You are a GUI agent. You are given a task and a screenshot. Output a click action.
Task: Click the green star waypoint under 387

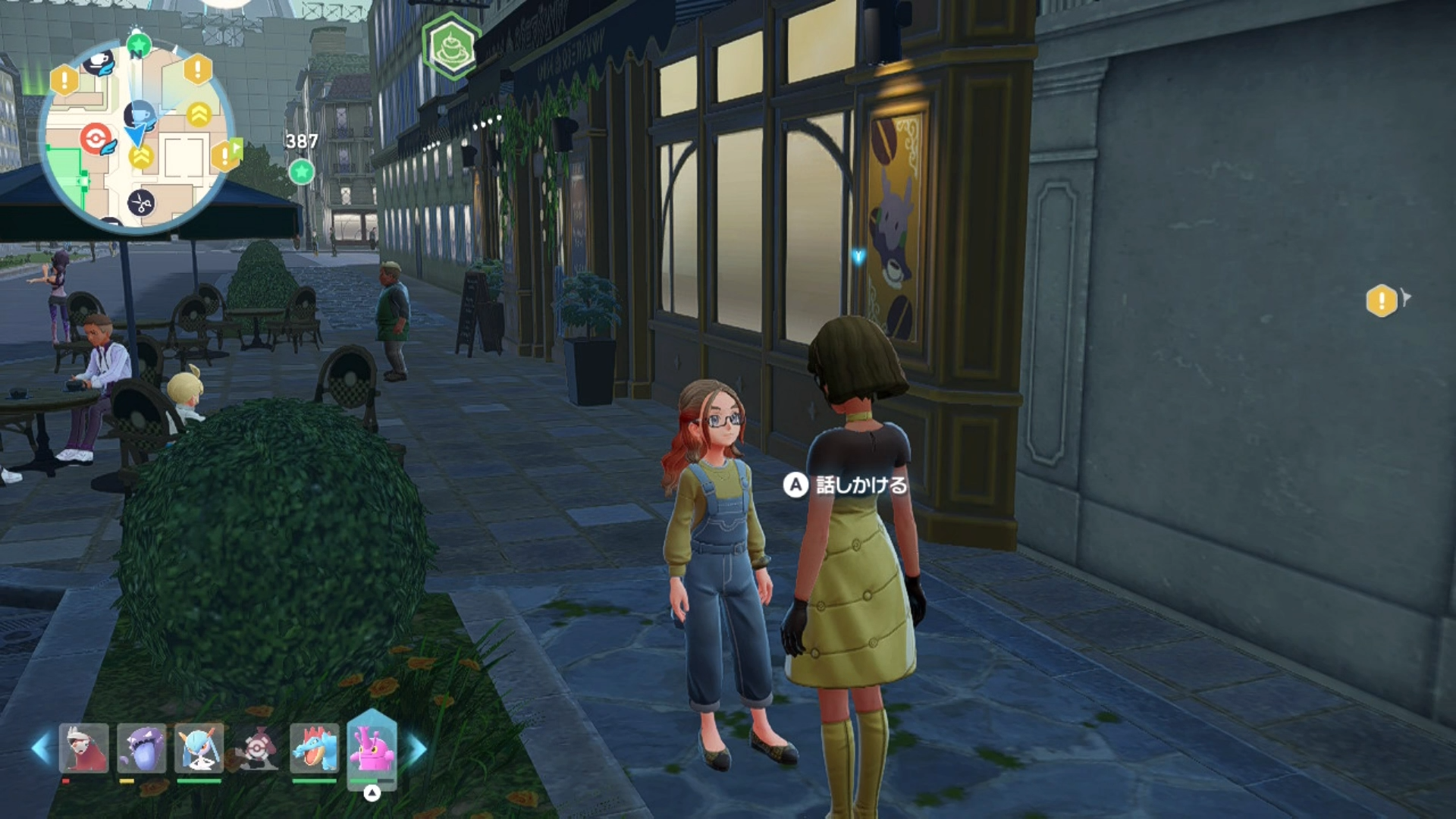pos(301,171)
